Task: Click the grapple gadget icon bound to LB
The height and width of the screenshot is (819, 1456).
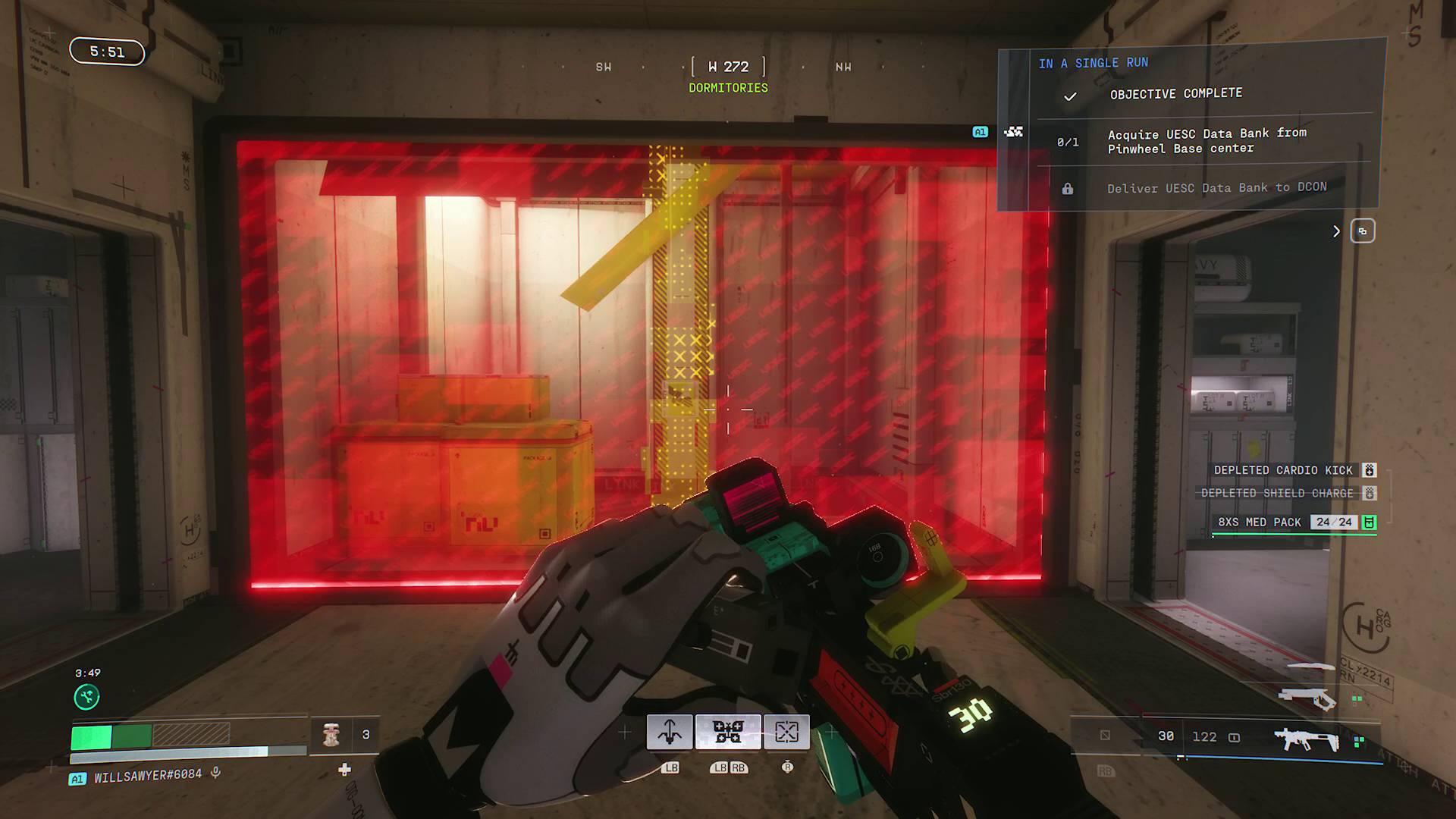Action: click(x=670, y=733)
